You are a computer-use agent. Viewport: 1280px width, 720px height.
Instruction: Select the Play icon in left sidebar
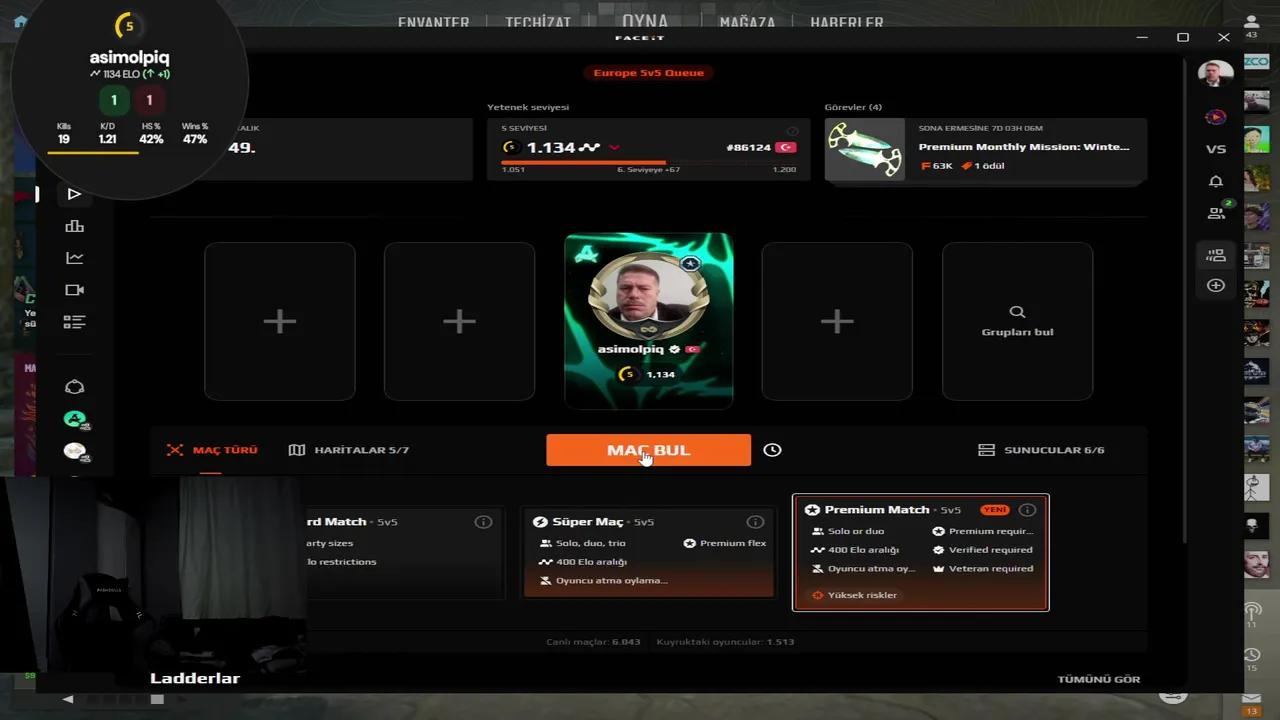[x=74, y=194]
